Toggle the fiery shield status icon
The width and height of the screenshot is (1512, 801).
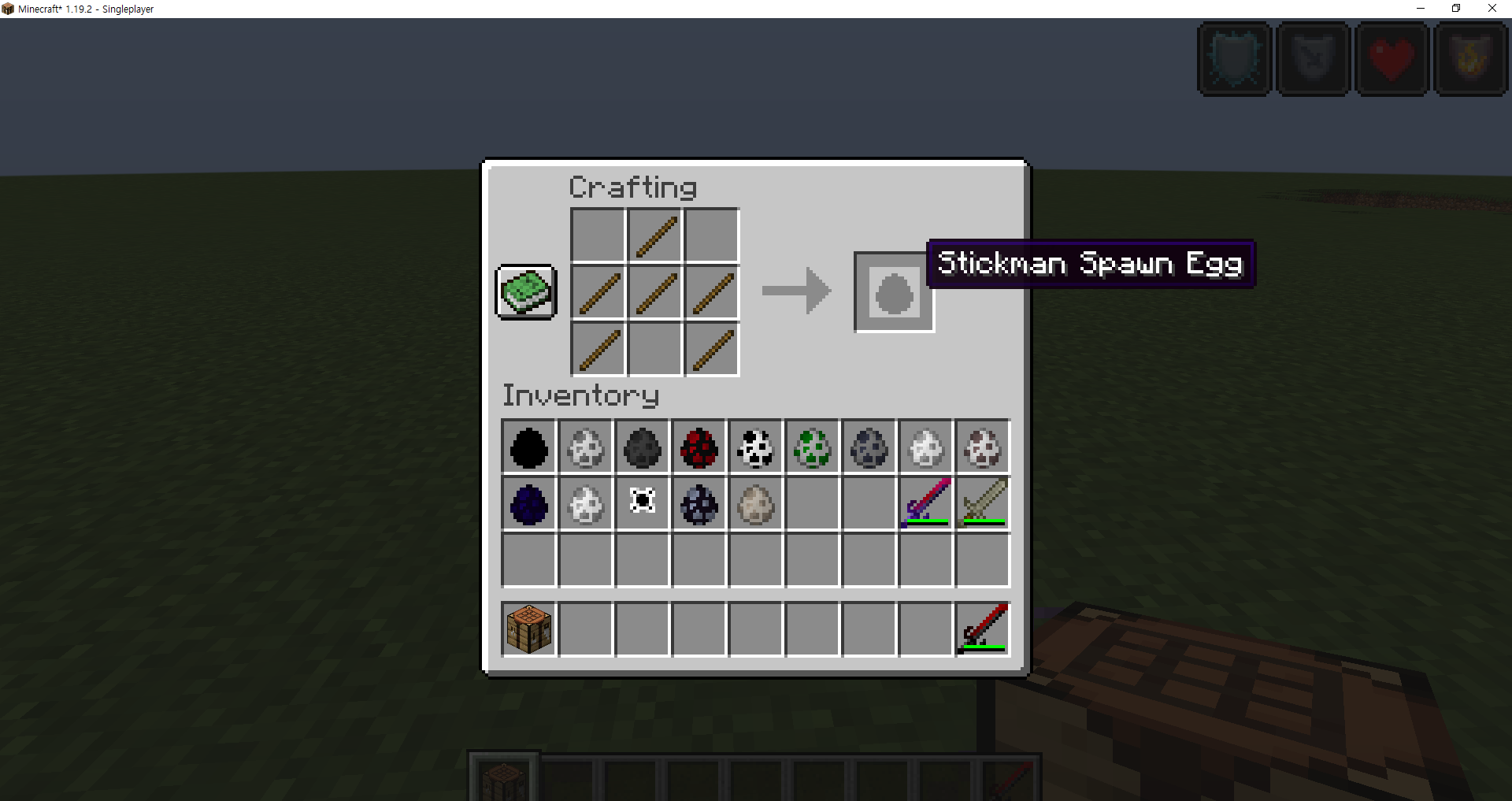[x=1471, y=59]
